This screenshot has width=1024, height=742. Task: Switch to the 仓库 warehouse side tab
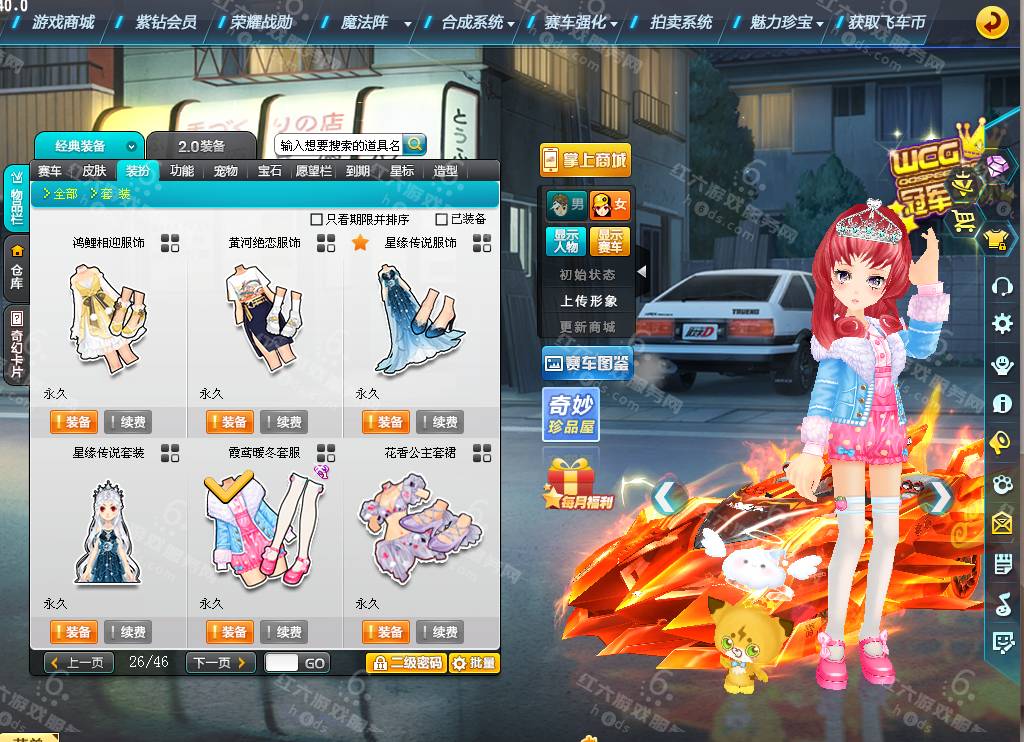[x=17, y=268]
